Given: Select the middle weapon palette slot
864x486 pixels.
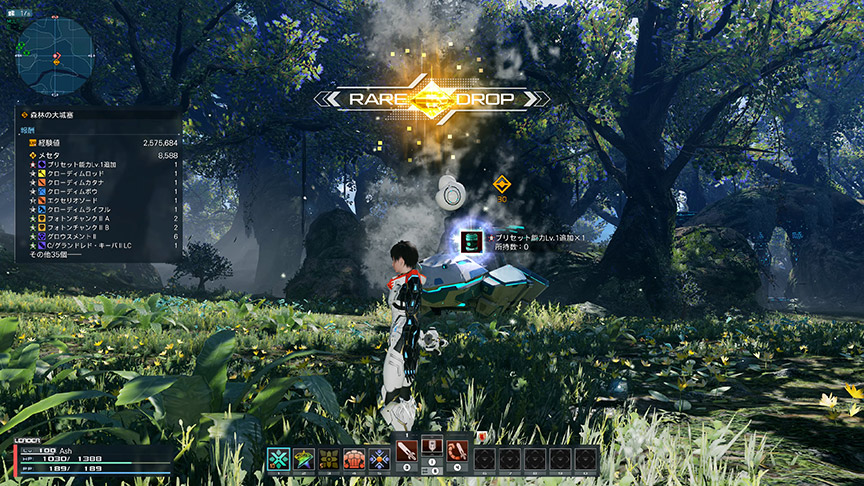Looking at the screenshot, I should 433,452.
